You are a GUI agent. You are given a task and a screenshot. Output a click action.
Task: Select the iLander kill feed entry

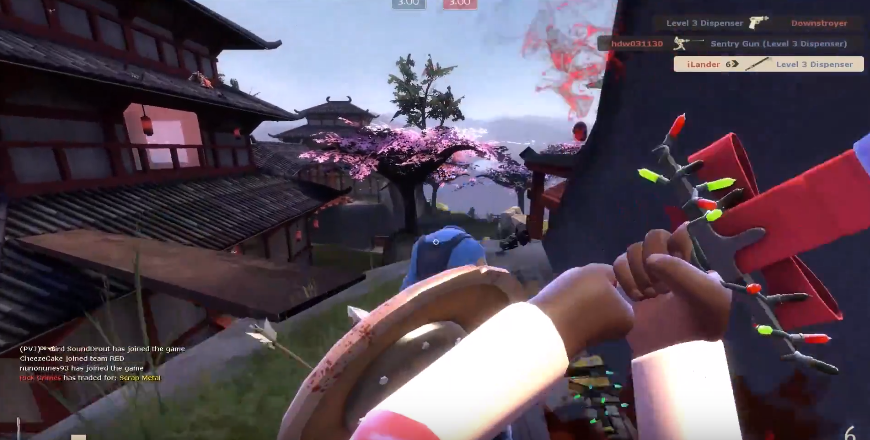tap(767, 64)
